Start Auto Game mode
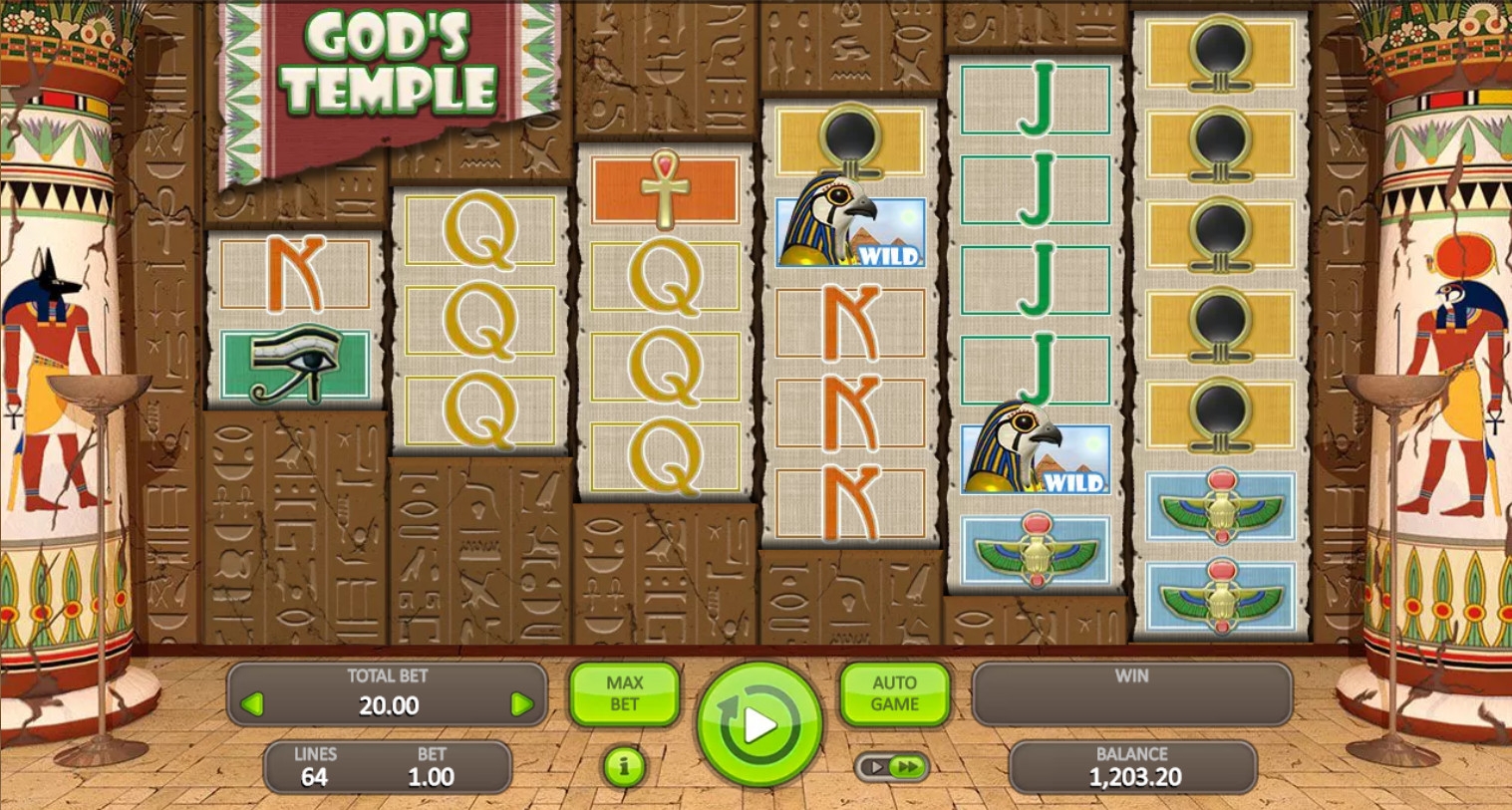 pyautogui.click(x=894, y=693)
